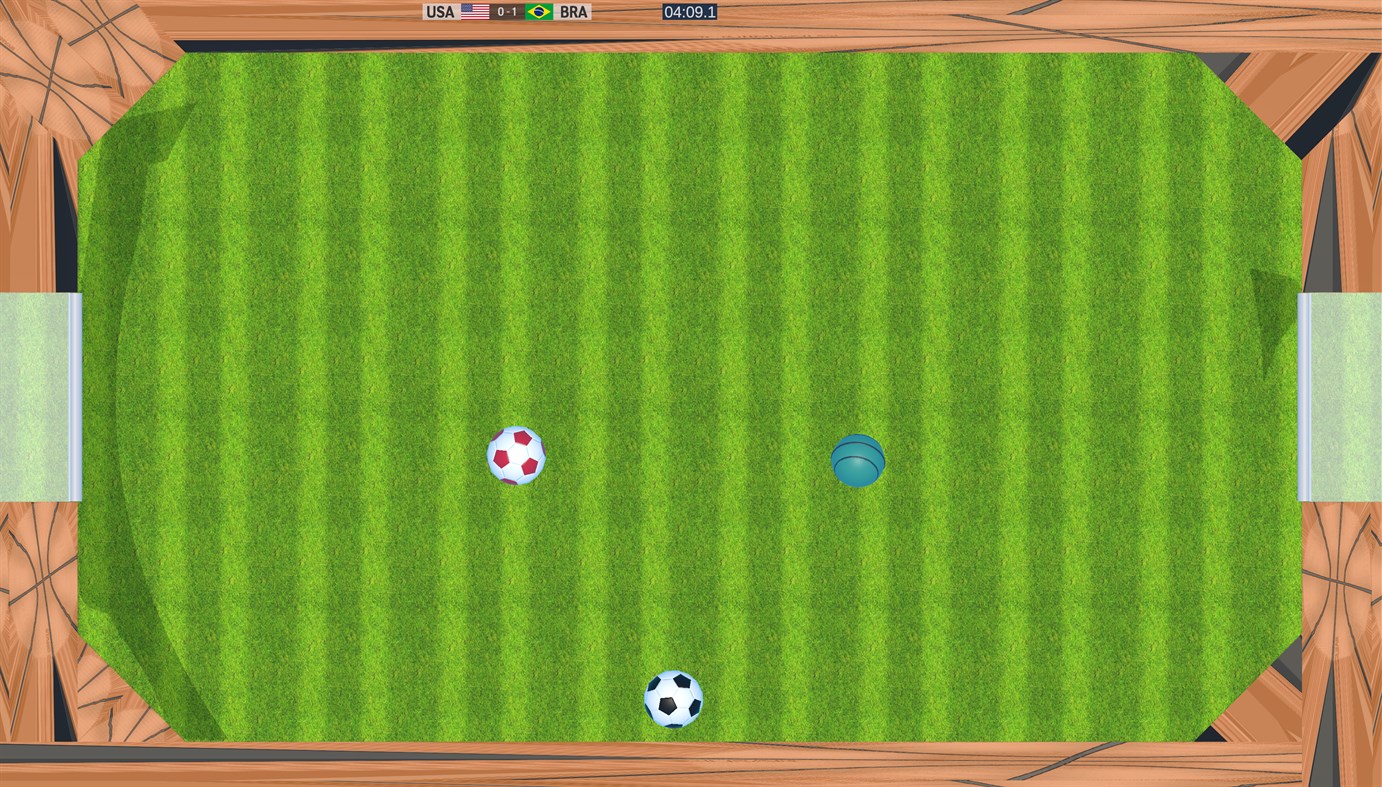Click the right goal's white goalpost
The image size is (1382, 787).
[x=1303, y=395]
